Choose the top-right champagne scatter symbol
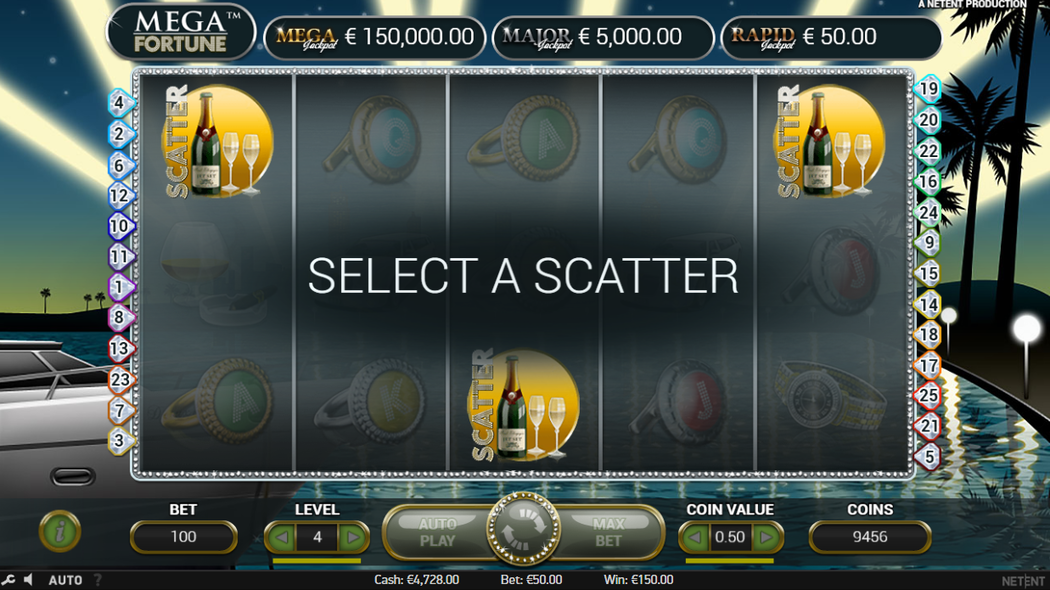Screen dimensions: 1050x590 tap(831, 142)
